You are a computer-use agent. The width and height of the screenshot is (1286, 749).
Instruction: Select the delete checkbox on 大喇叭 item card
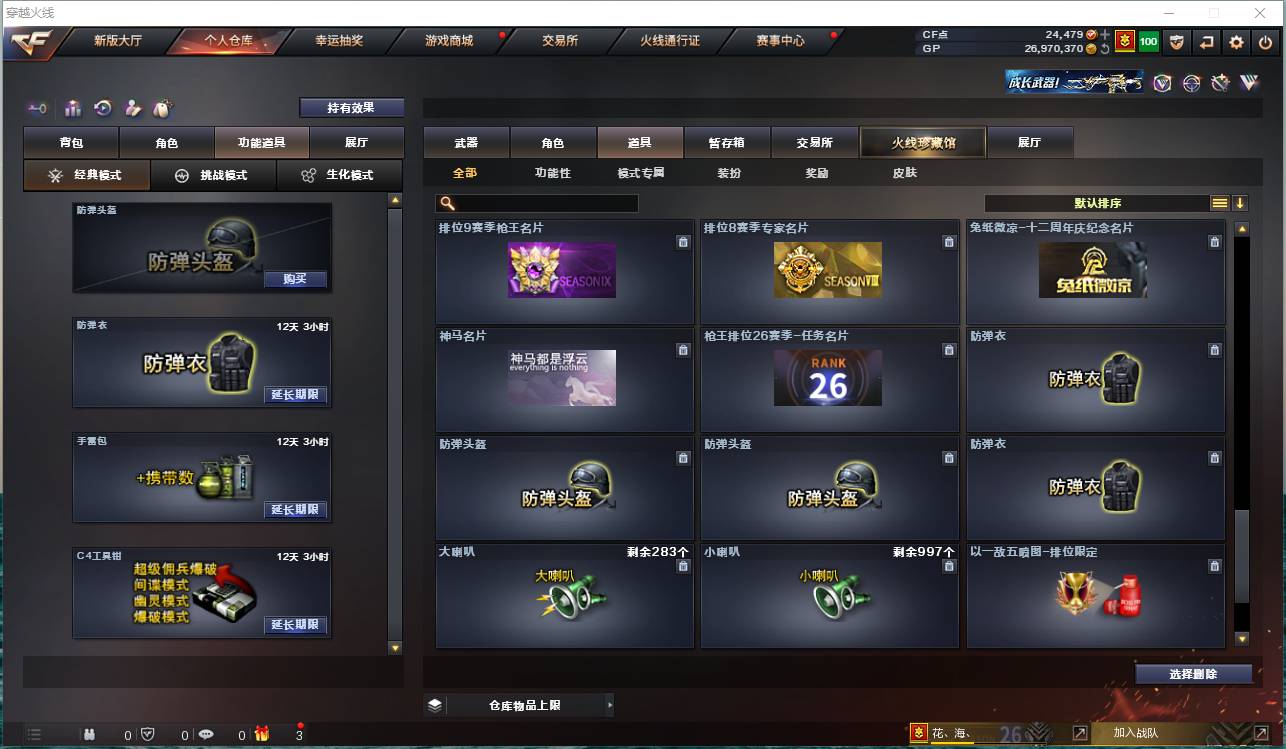683,565
